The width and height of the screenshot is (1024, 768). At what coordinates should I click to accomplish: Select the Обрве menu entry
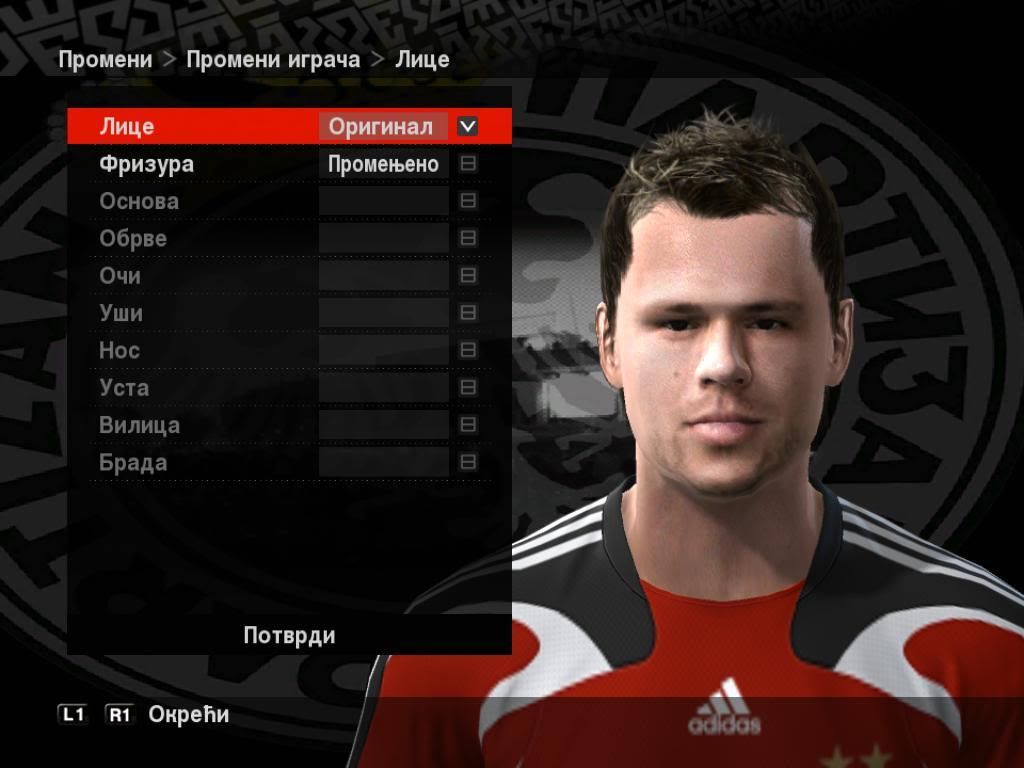click(133, 239)
